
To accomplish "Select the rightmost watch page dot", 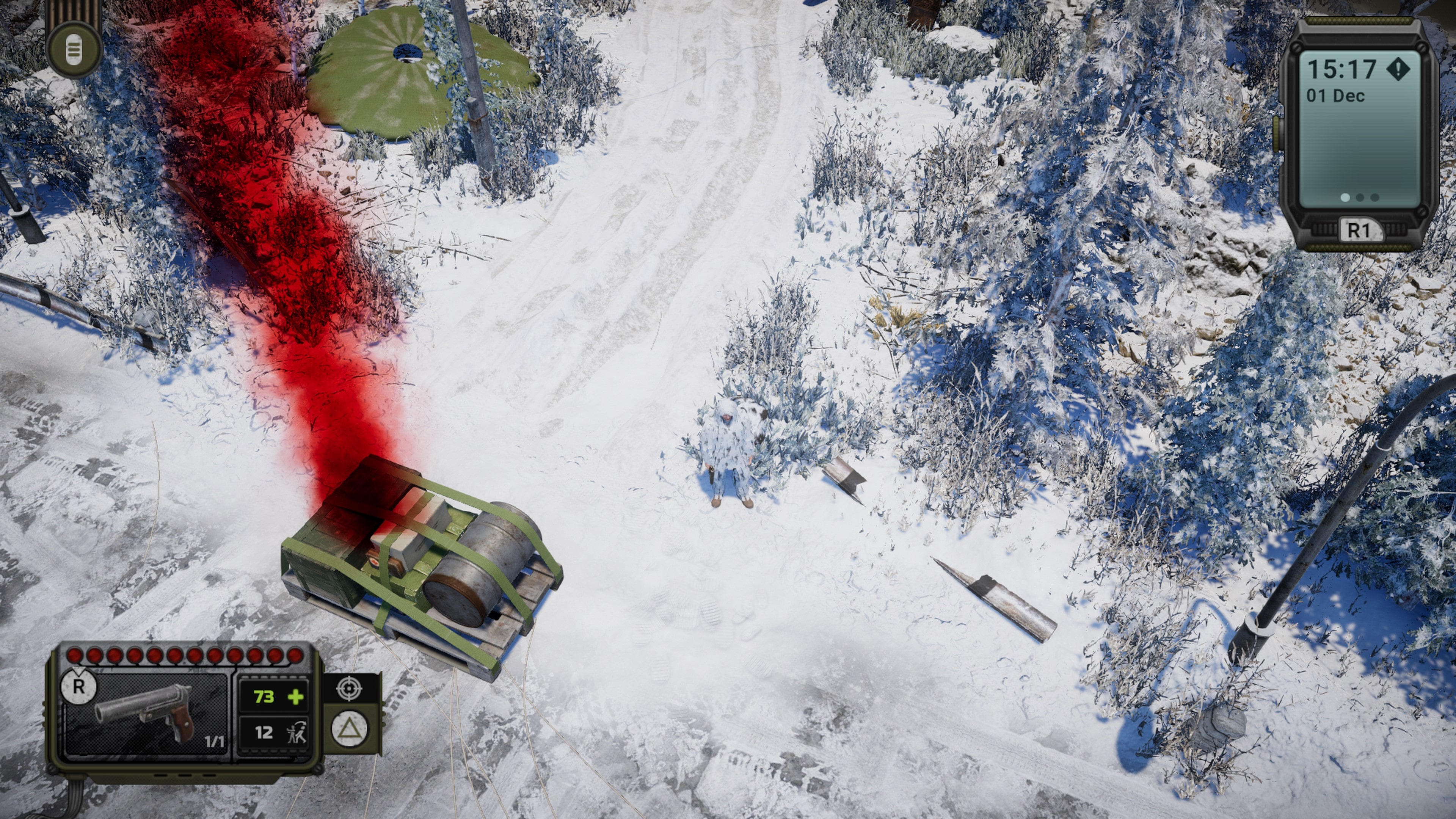I will (x=1376, y=197).
